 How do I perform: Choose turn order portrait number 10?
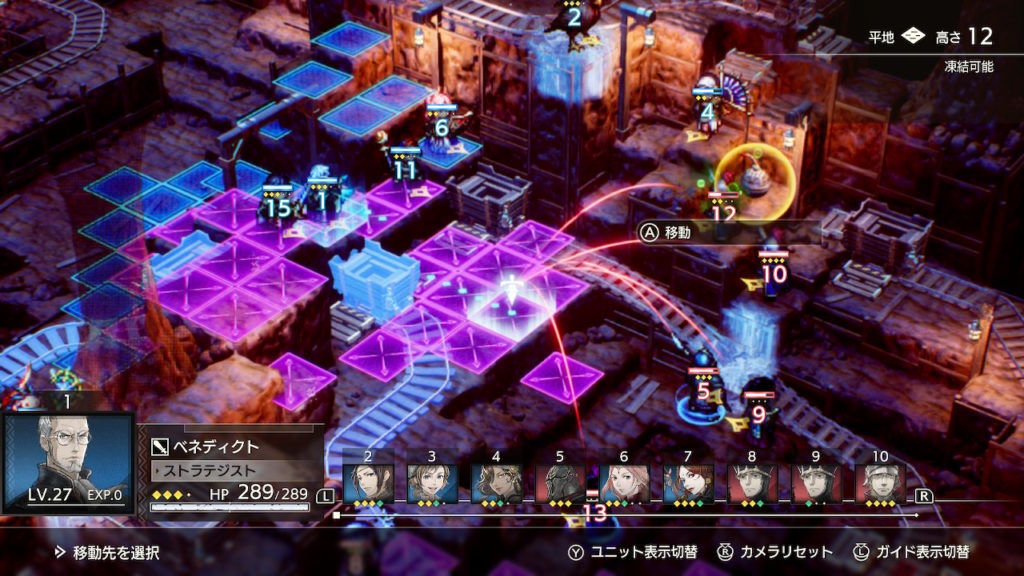click(x=880, y=483)
